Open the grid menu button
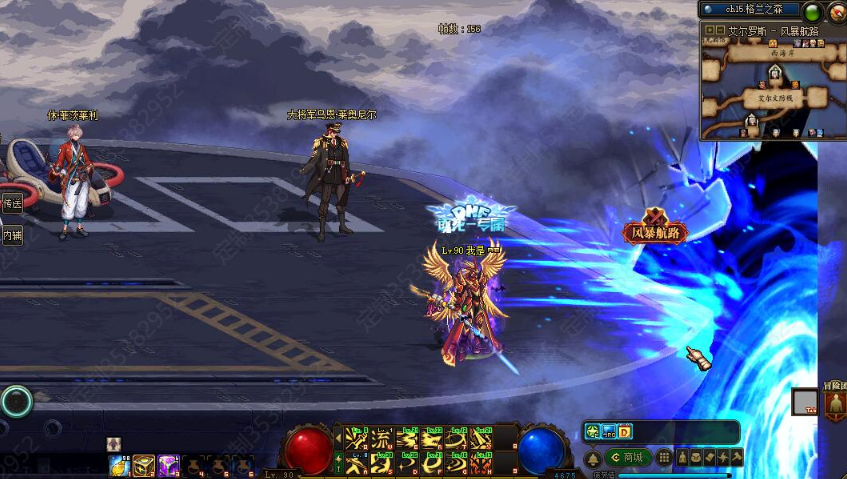847x479 pixels. click(665, 458)
